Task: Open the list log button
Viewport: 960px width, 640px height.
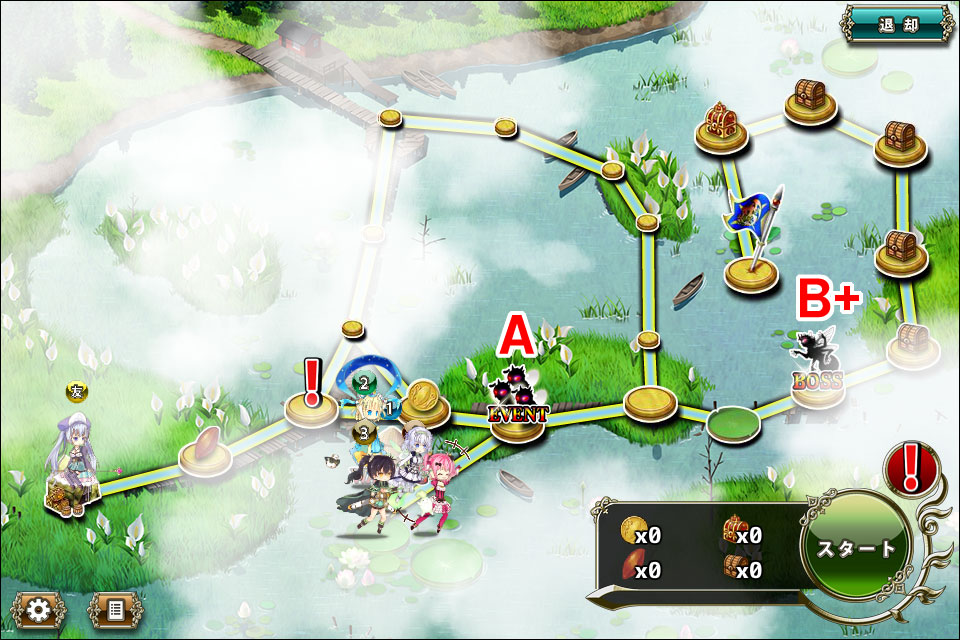Action: [x=112, y=608]
